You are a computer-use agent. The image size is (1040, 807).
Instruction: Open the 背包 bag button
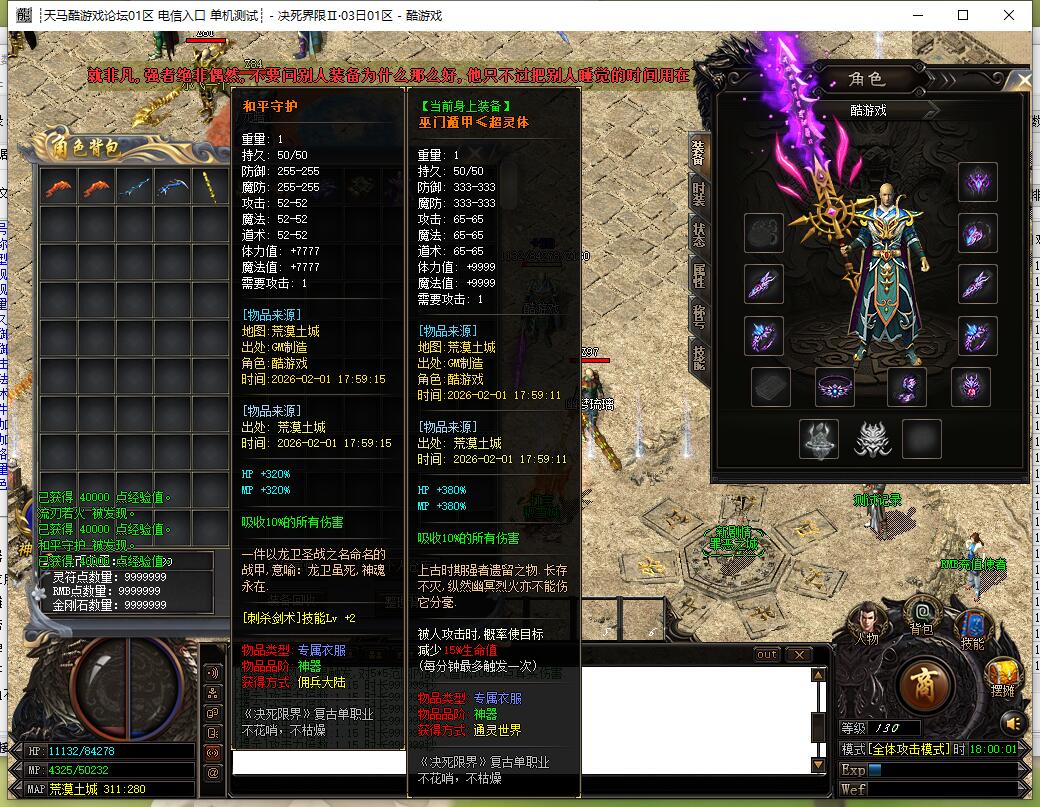click(921, 615)
